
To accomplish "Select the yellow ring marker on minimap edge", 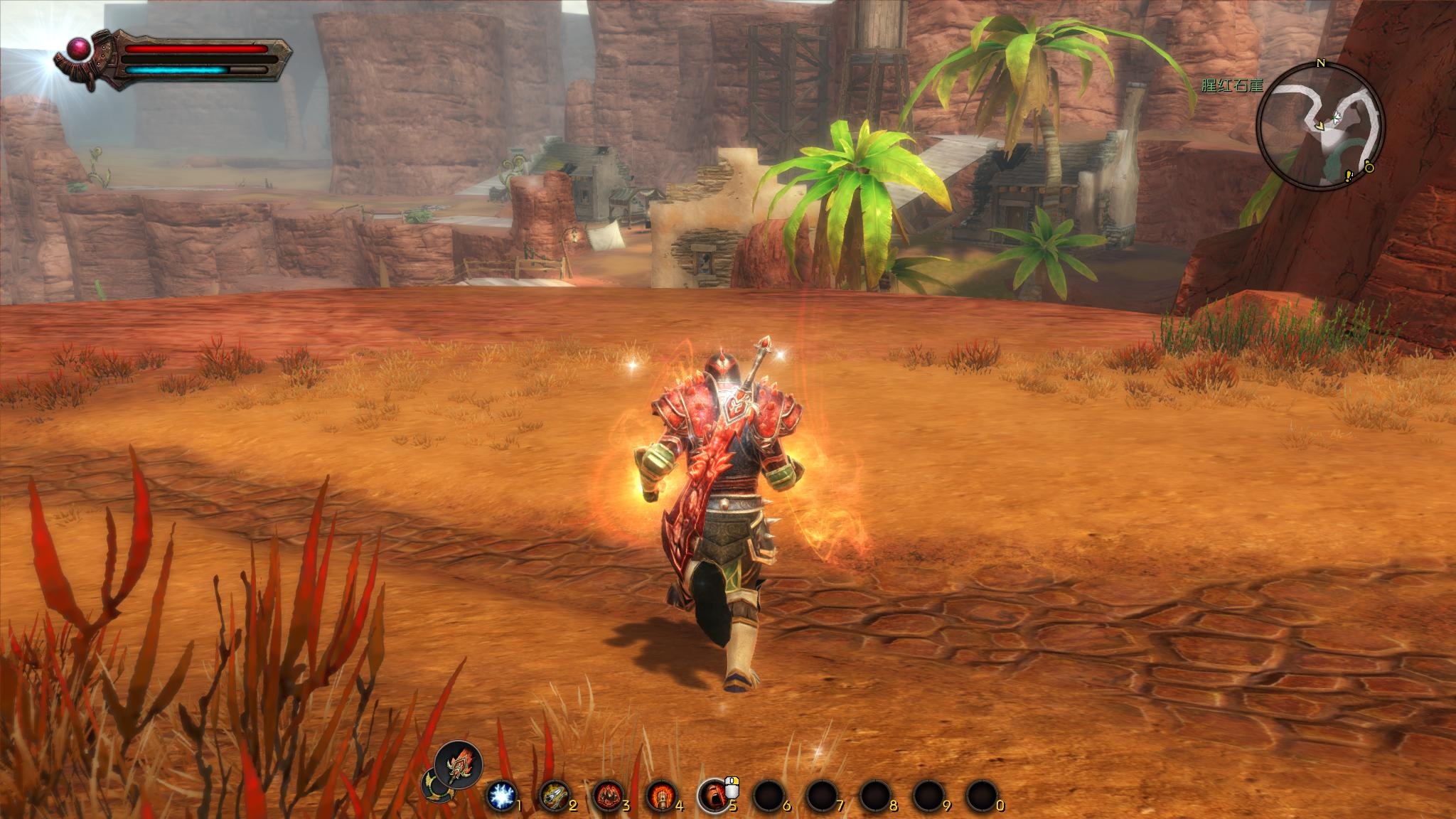I will (x=1369, y=167).
